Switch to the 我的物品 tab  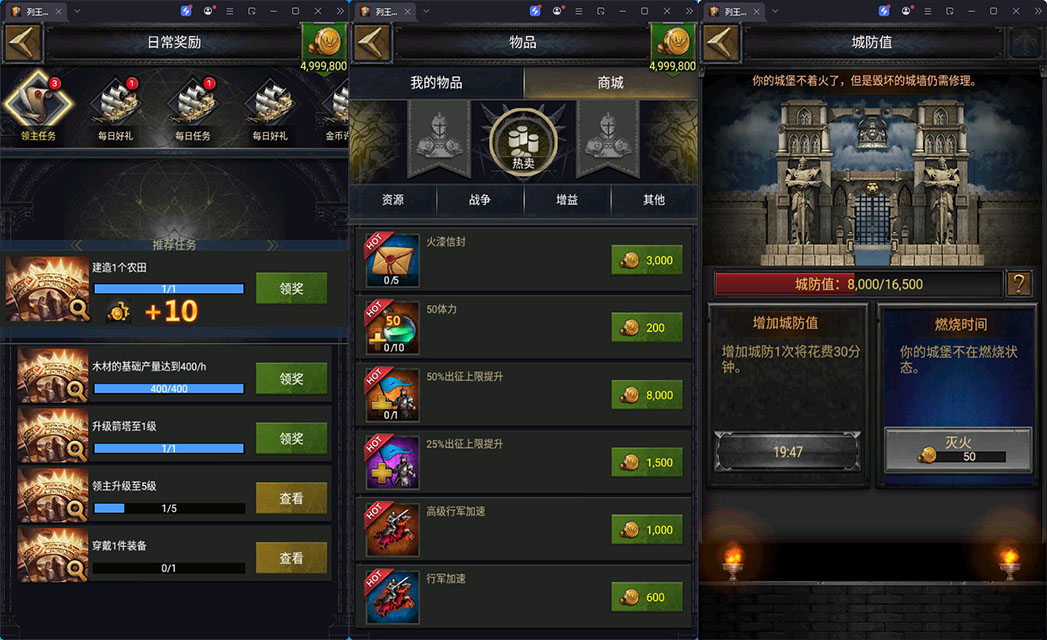(x=436, y=83)
